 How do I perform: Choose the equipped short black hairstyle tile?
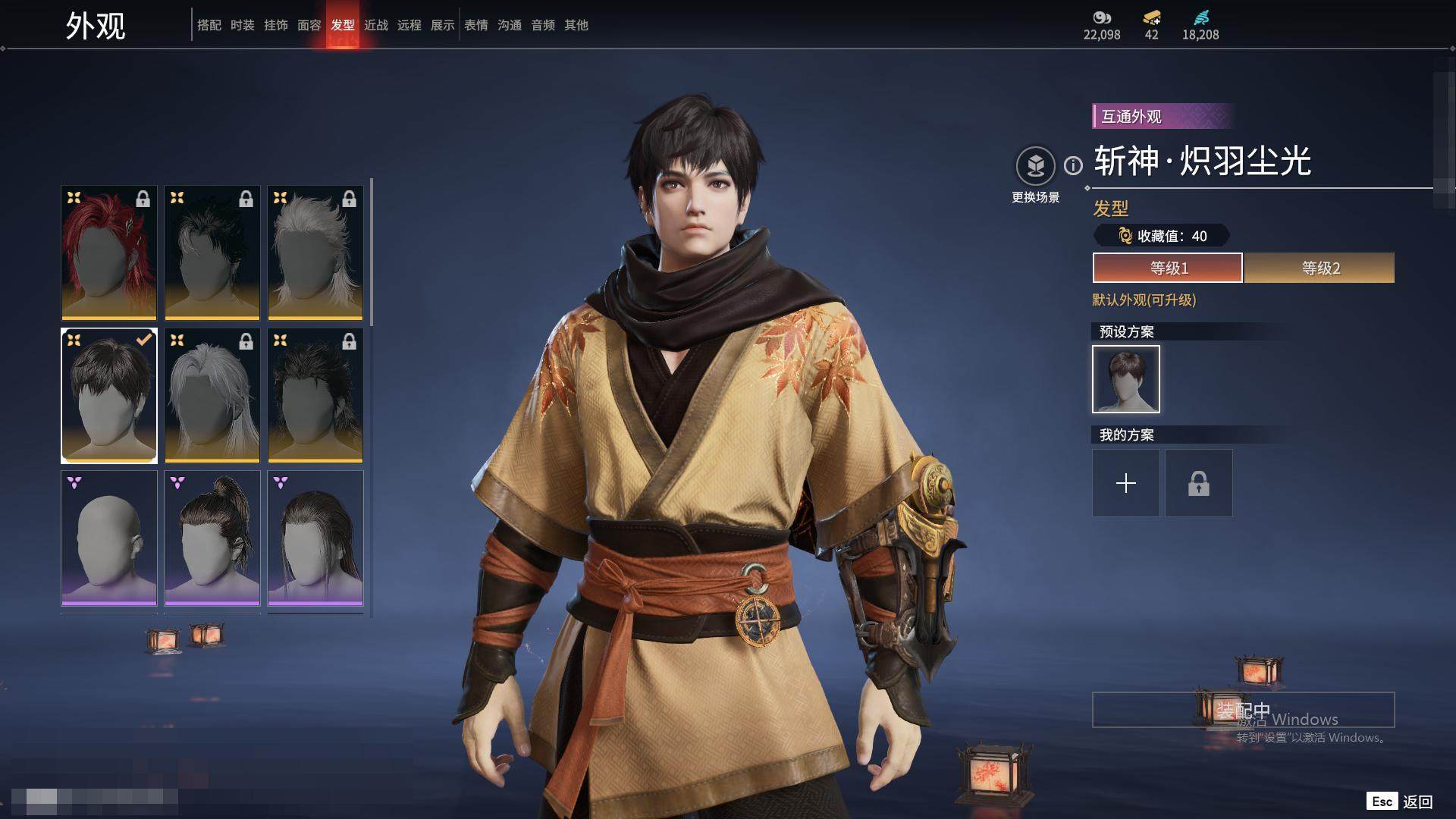coord(109,395)
